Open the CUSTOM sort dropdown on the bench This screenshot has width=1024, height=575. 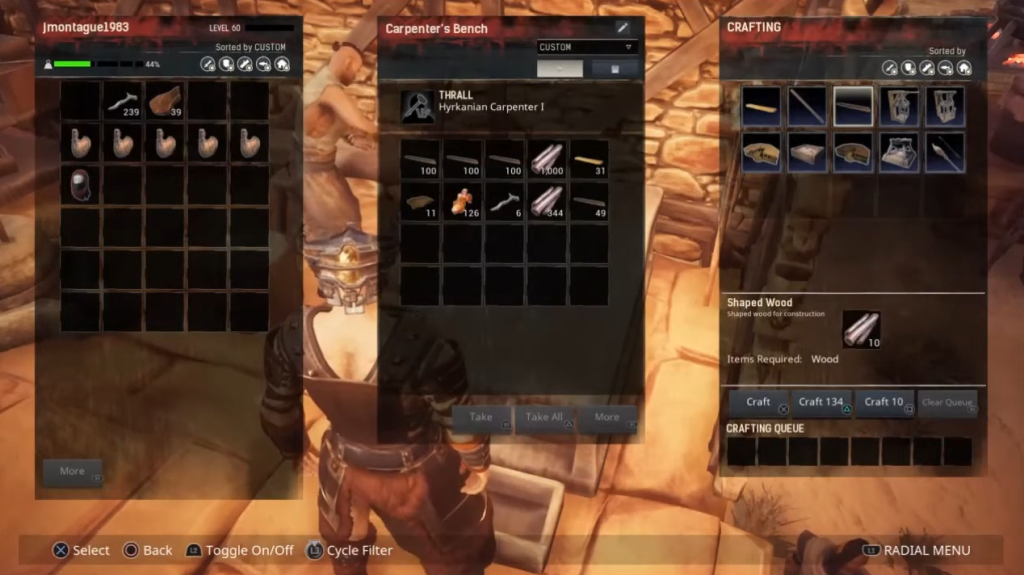587,47
